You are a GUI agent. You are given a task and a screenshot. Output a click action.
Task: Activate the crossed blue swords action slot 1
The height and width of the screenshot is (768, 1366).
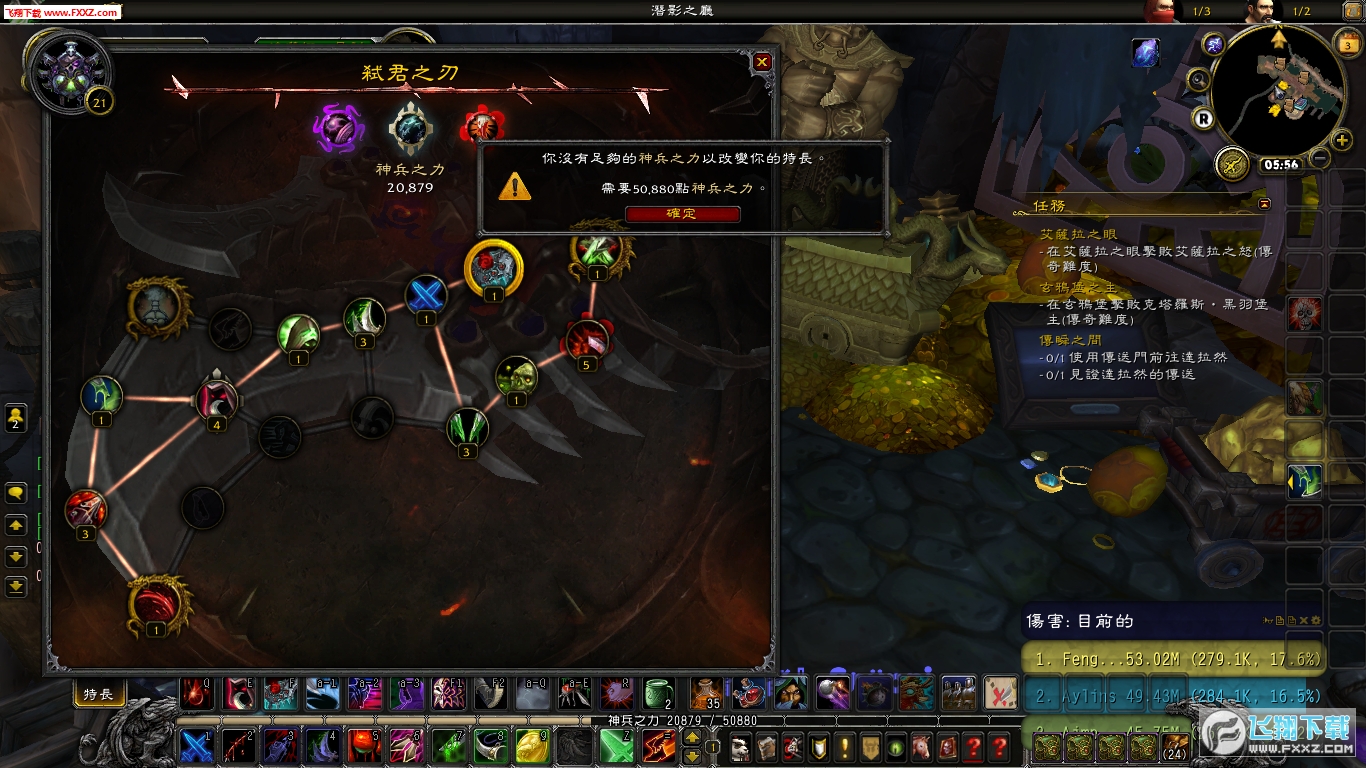[197, 746]
